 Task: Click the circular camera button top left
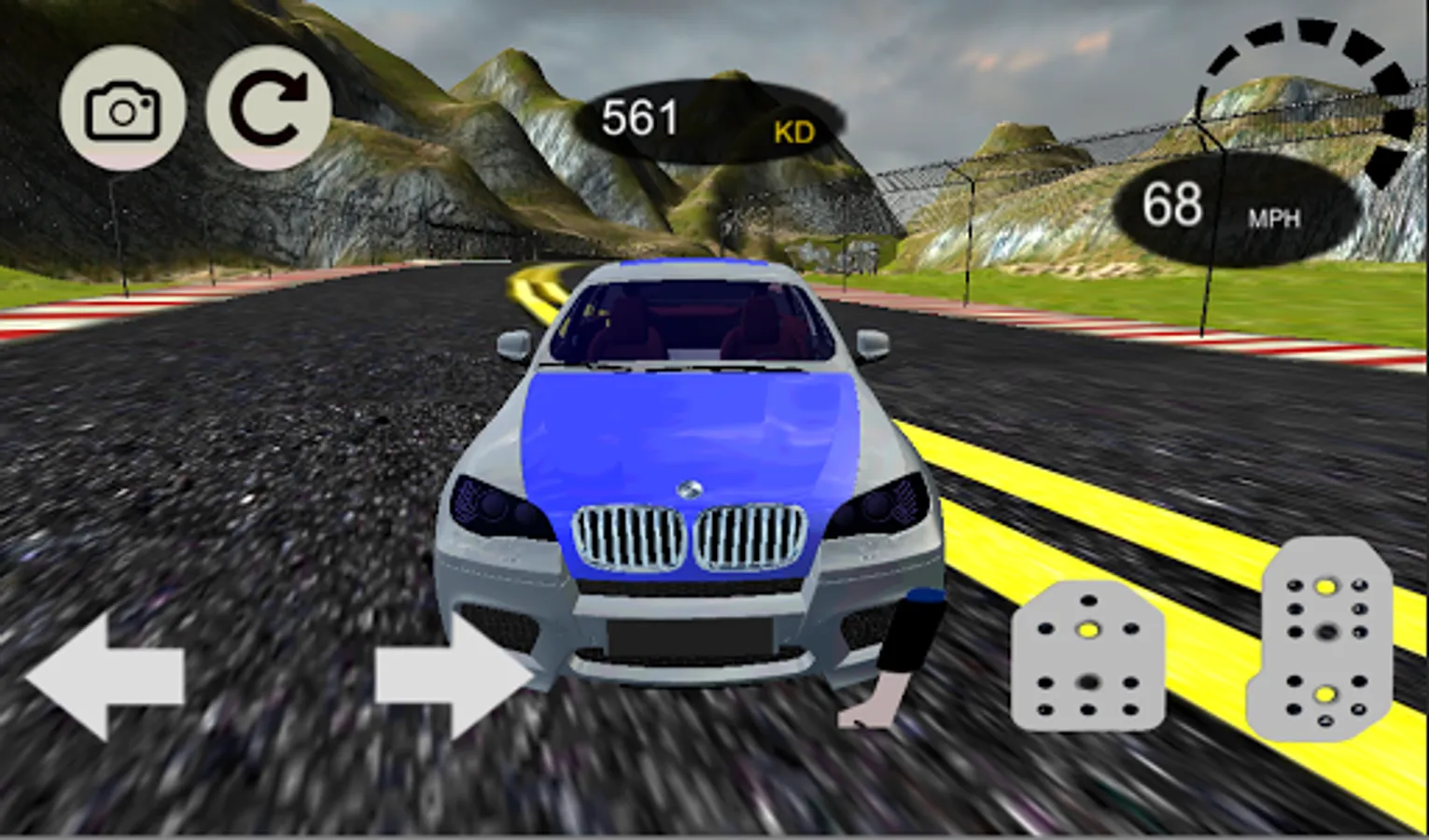click(x=121, y=109)
